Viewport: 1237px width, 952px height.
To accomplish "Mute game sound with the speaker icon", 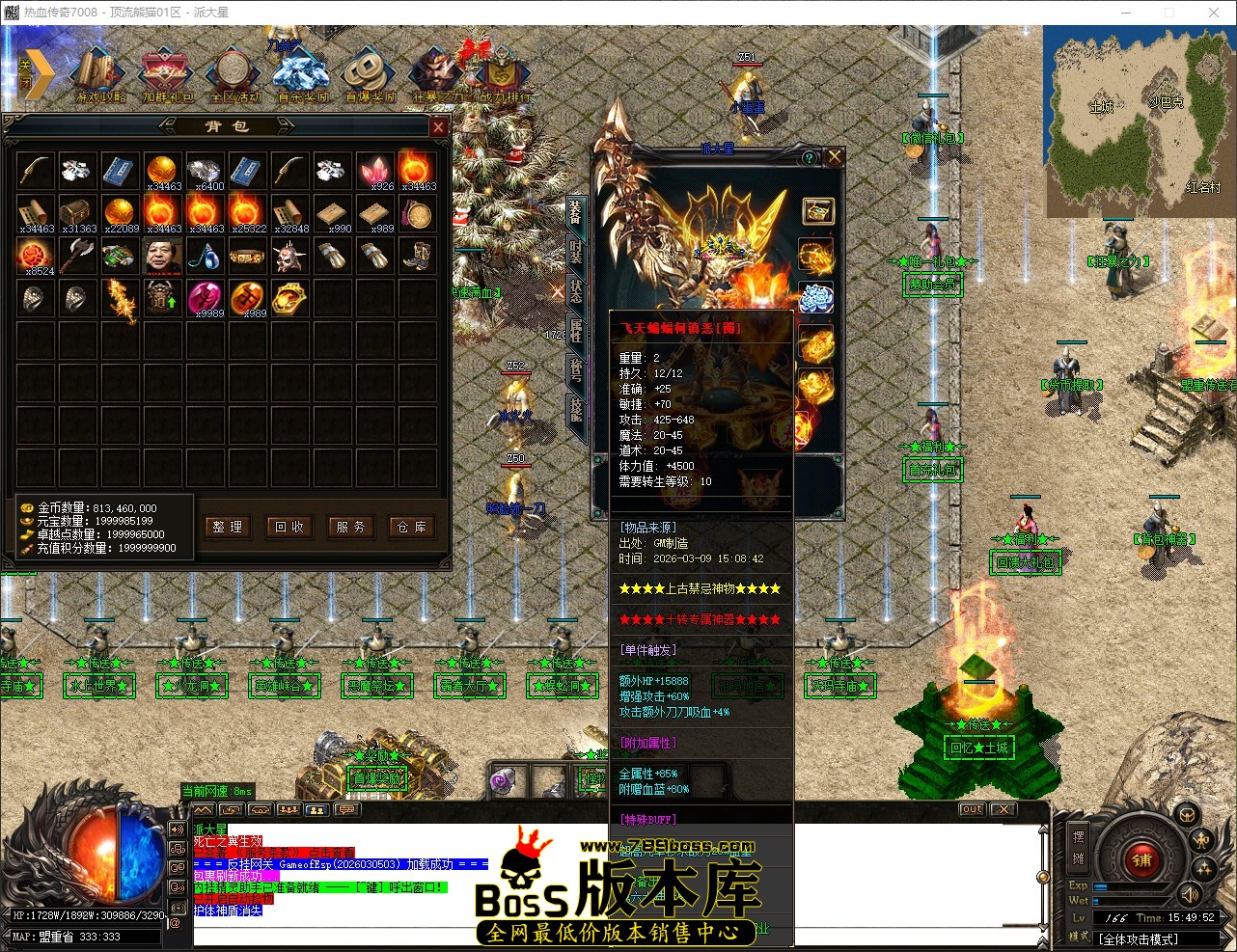I will pos(1190,895).
